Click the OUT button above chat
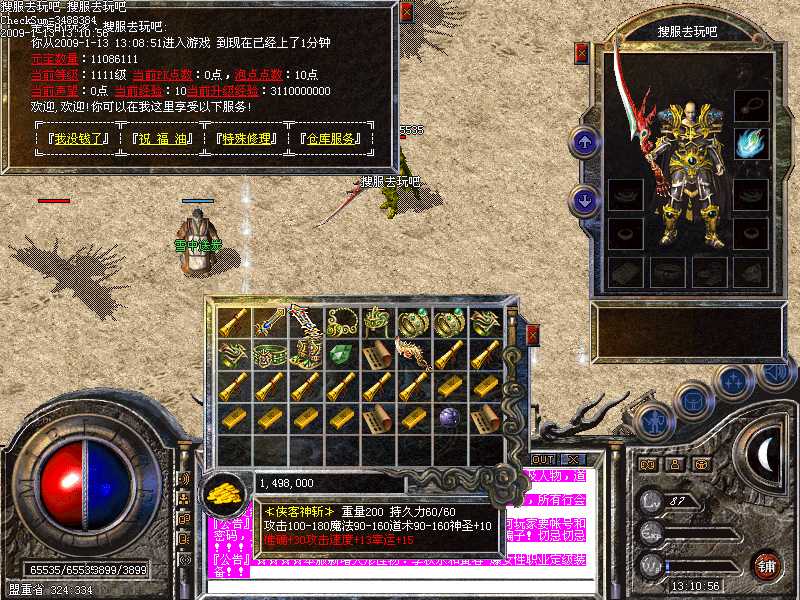Screen dimensions: 800x600 pyautogui.click(x=543, y=460)
